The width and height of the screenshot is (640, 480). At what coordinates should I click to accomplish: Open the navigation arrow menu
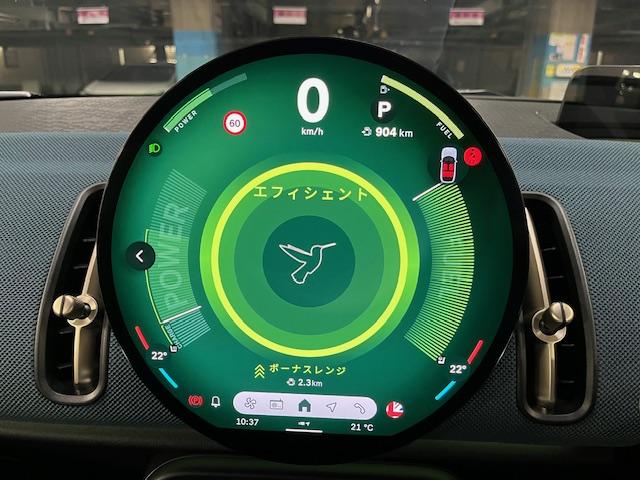pos(331,407)
